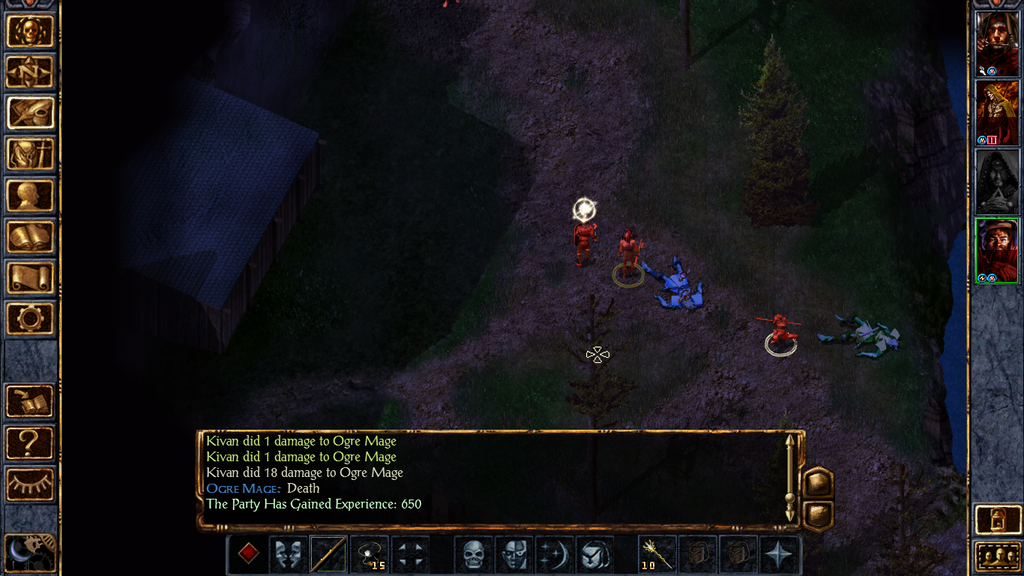Image resolution: width=1024 pixels, height=576 pixels.
Task: Equip the quarterstaff weapon slot
Action: pyautogui.click(x=328, y=555)
